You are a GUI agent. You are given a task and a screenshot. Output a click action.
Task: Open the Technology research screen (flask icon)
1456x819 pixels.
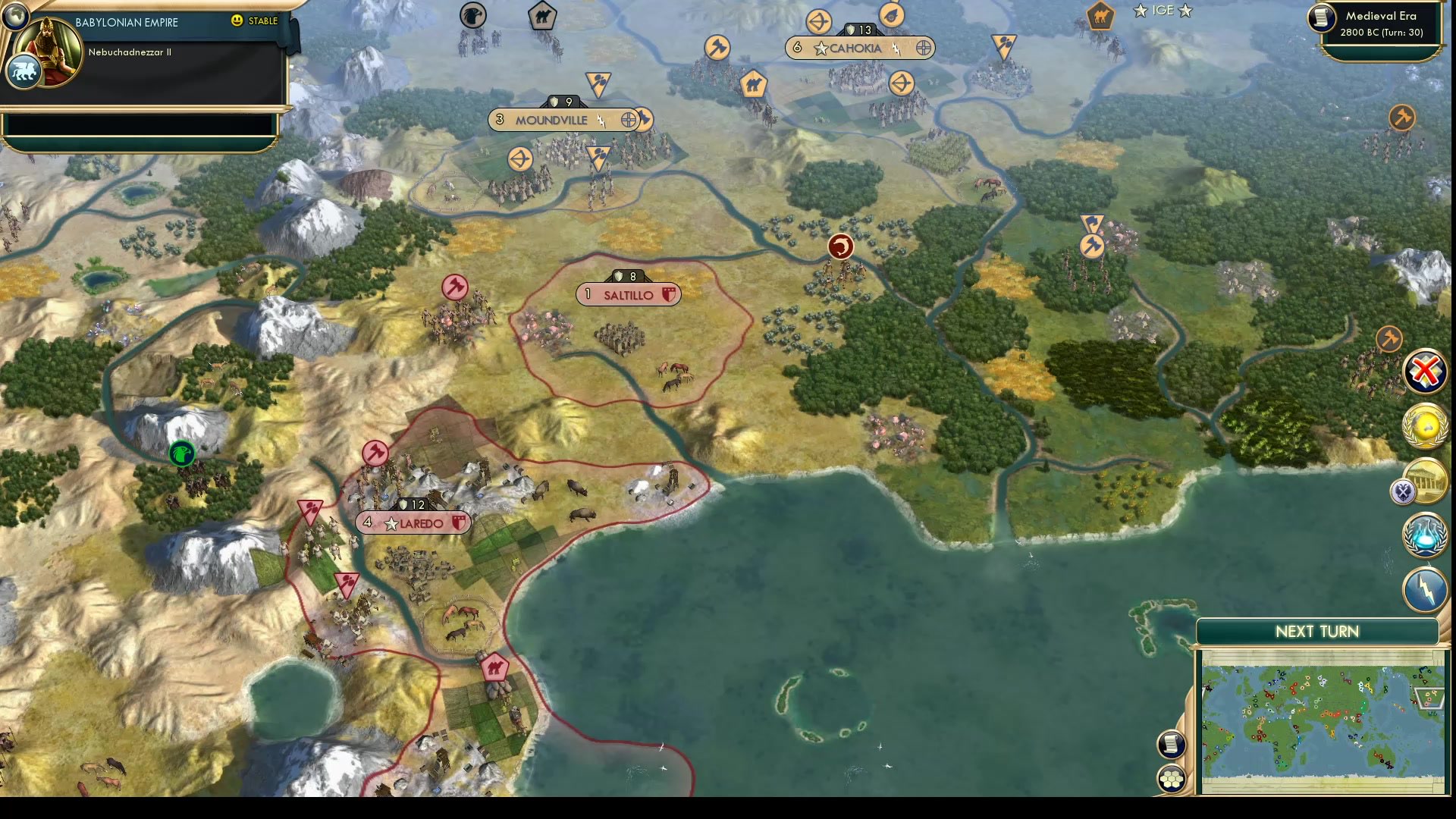point(1426,535)
